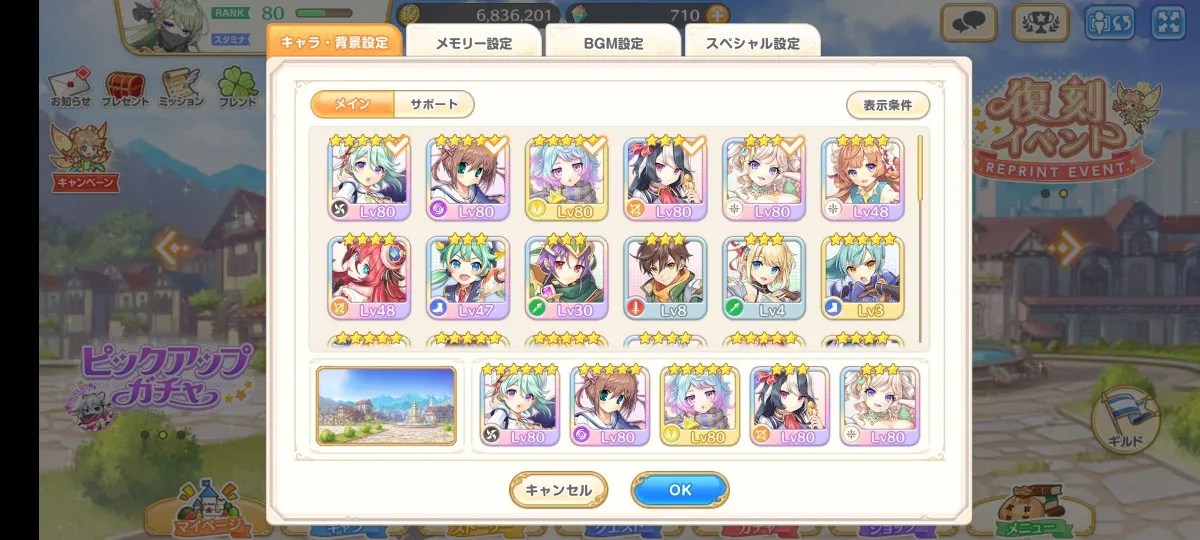Image resolution: width=1200 pixels, height=540 pixels.
Task: Click the town background thumbnail
Action: [x=386, y=405]
